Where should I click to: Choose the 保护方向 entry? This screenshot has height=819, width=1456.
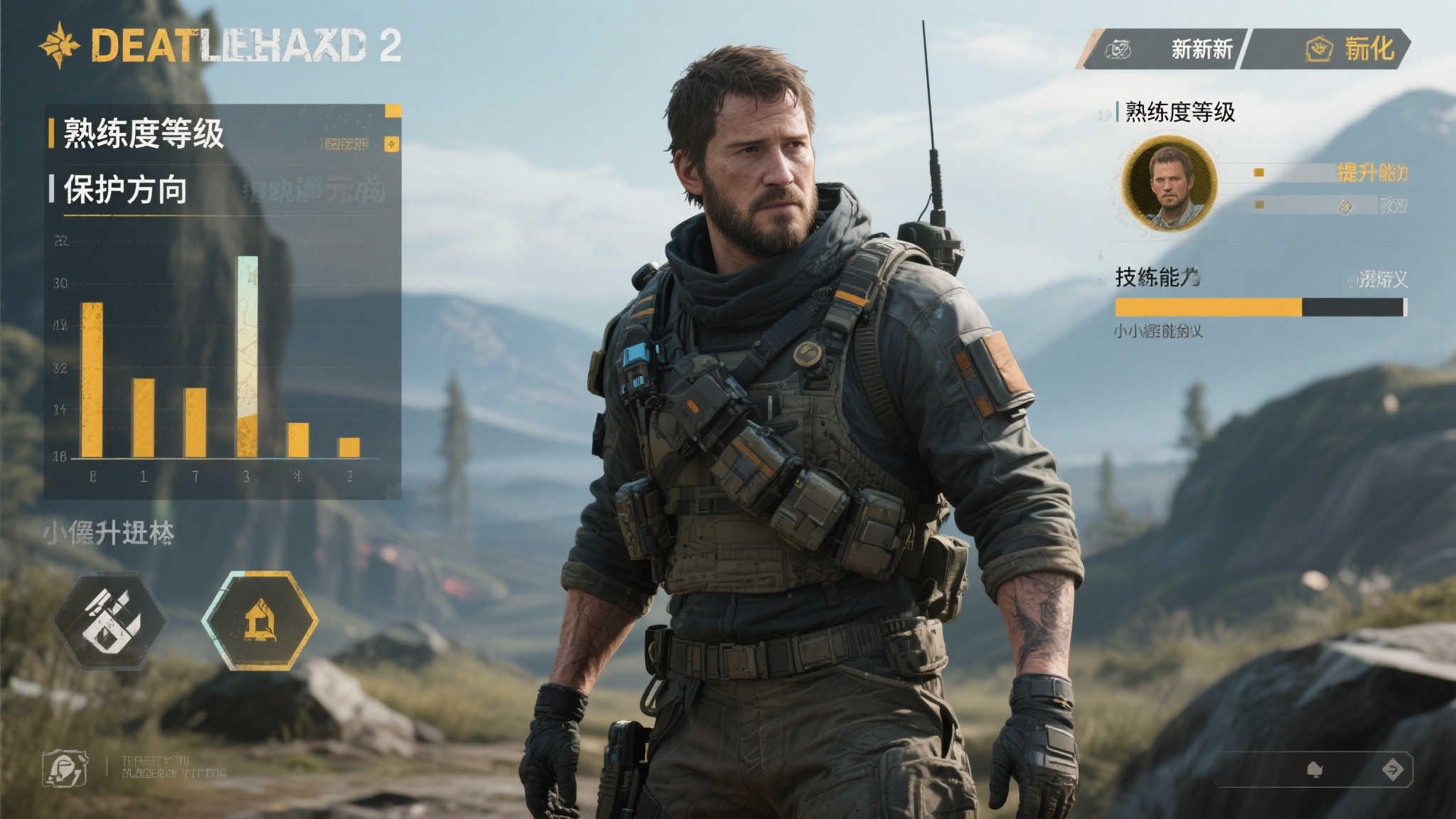pyautogui.click(x=126, y=190)
